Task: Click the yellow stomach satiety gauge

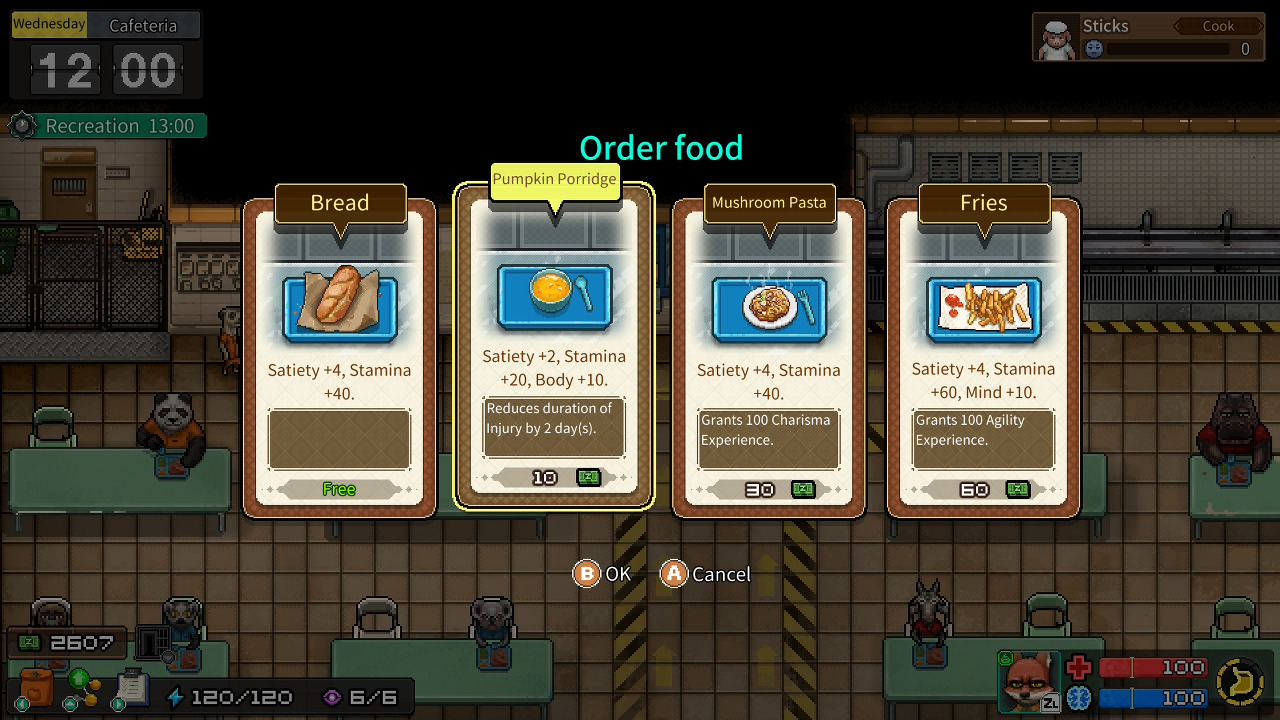Action: pyautogui.click(x=1241, y=683)
